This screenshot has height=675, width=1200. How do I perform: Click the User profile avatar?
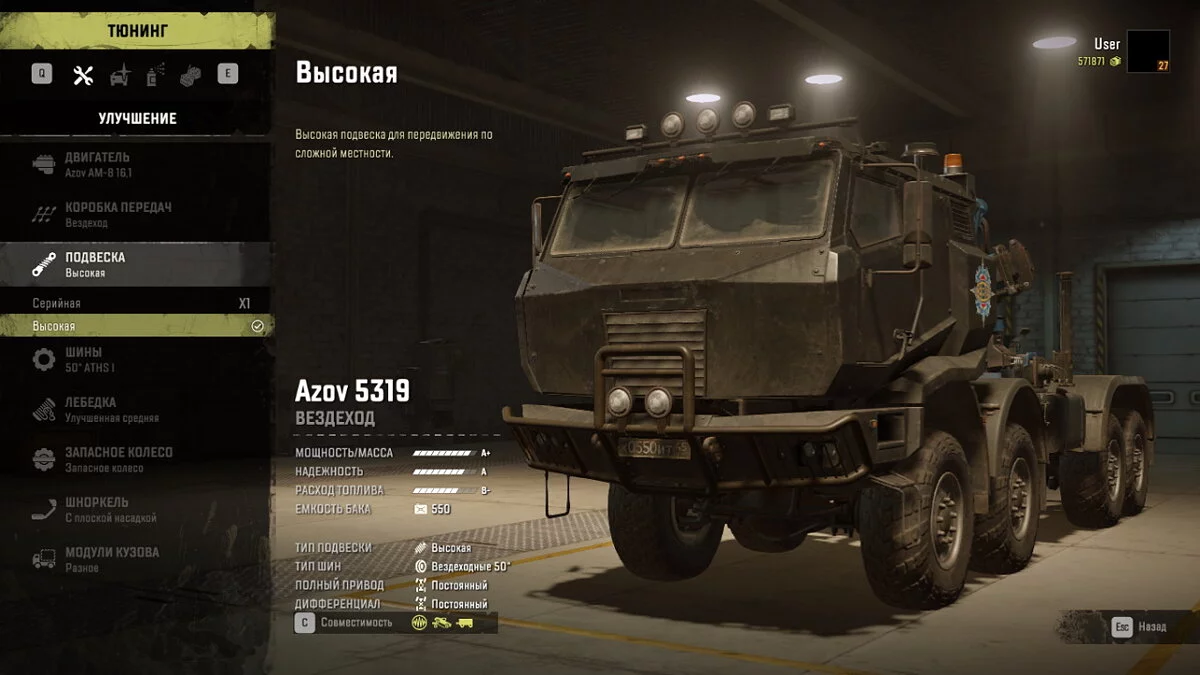pyautogui.click(x=1148, y=51)
